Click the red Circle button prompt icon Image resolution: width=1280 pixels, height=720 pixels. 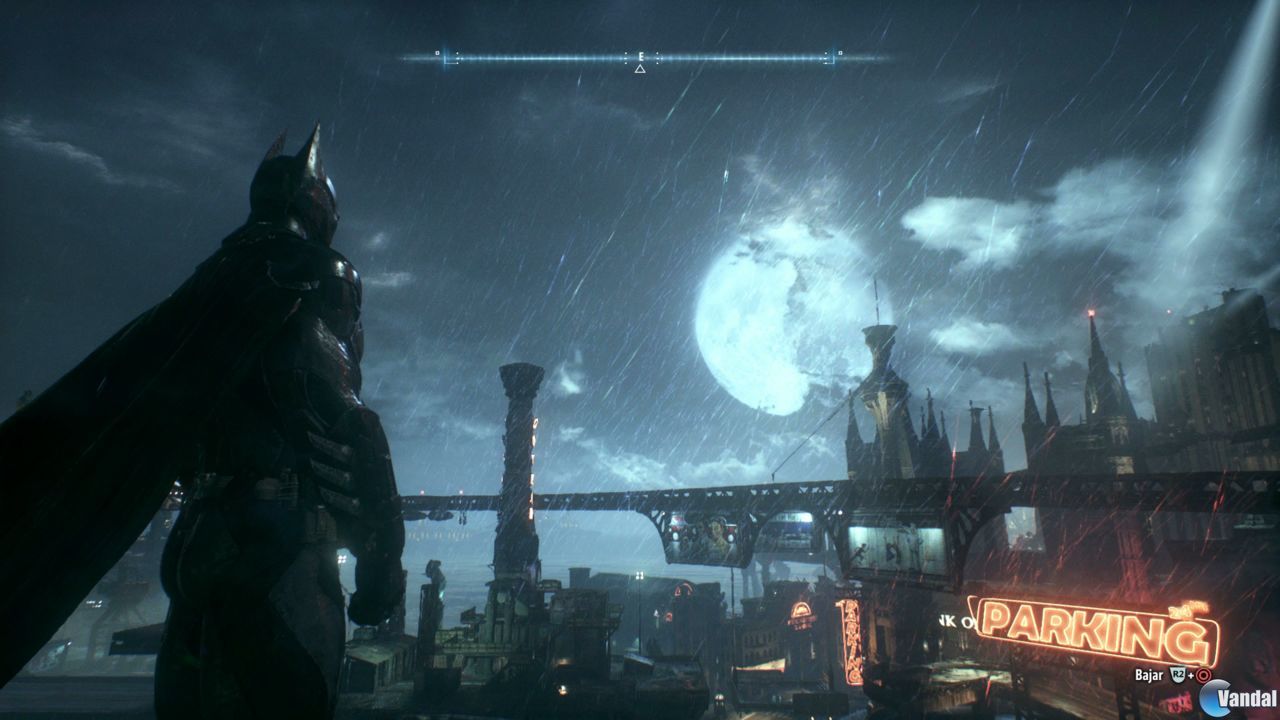[x=1203, y=675]
